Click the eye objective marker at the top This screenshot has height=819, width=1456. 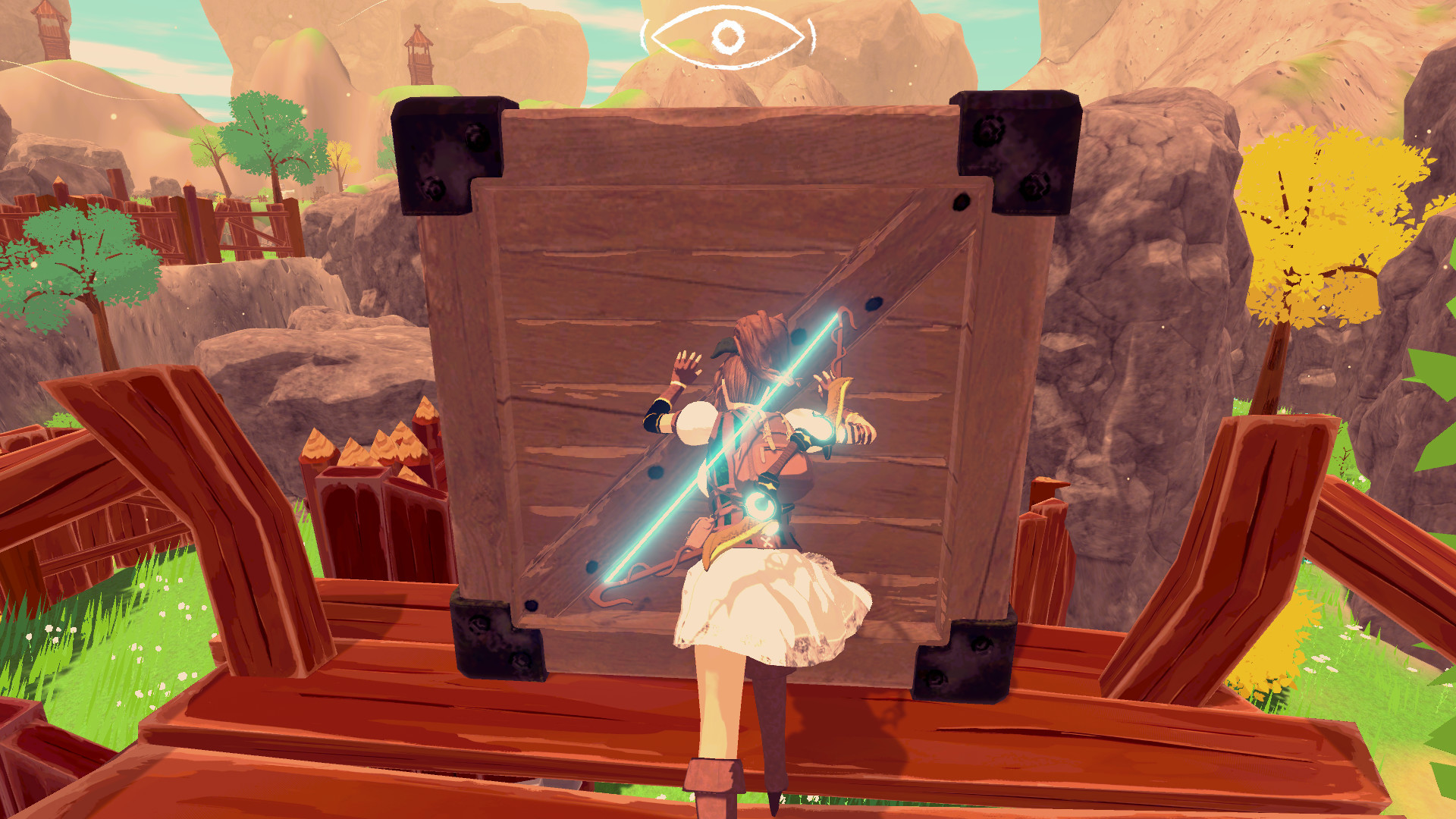726,34
